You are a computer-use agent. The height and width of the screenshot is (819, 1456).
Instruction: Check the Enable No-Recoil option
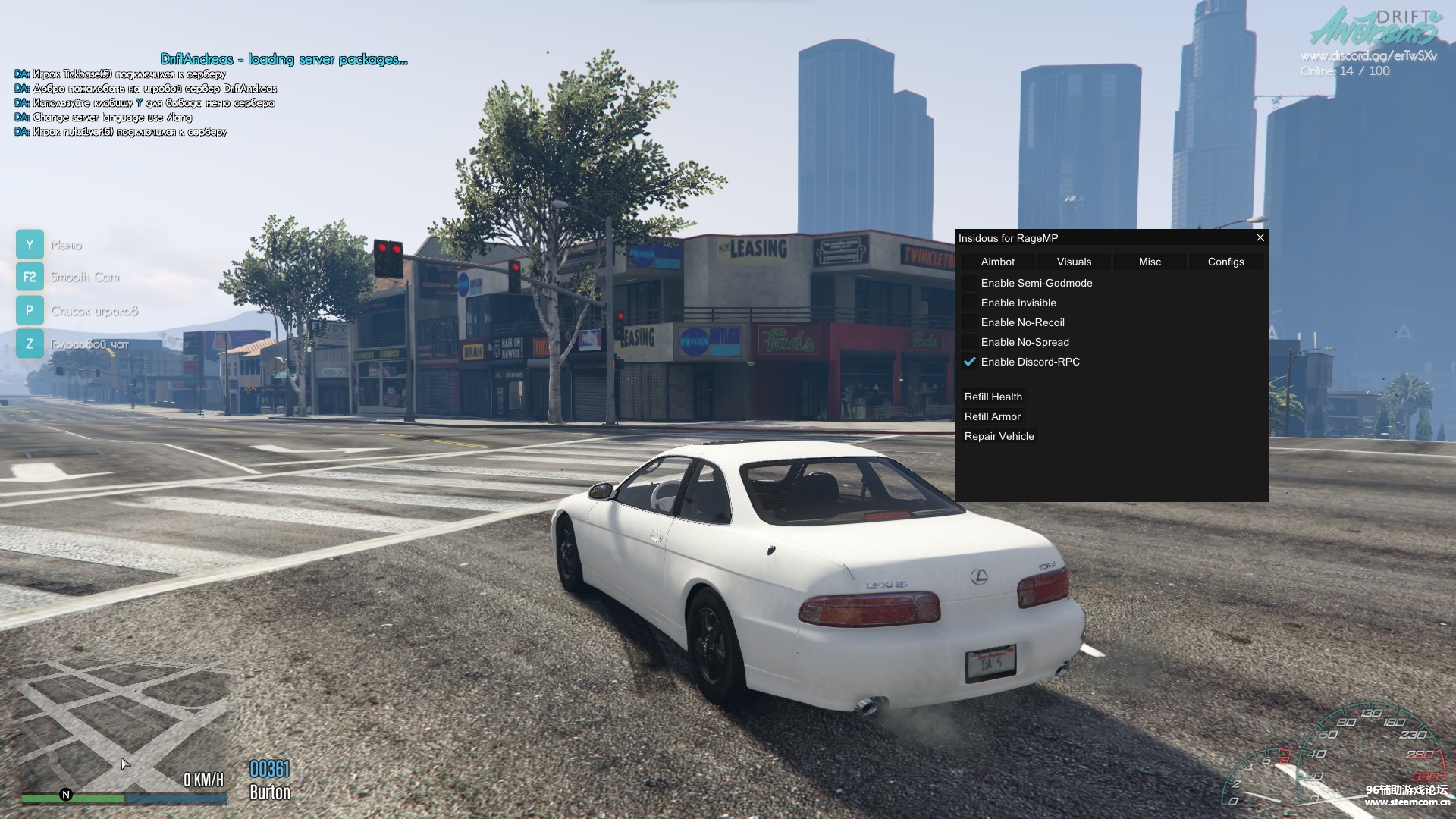click(970, 322)
